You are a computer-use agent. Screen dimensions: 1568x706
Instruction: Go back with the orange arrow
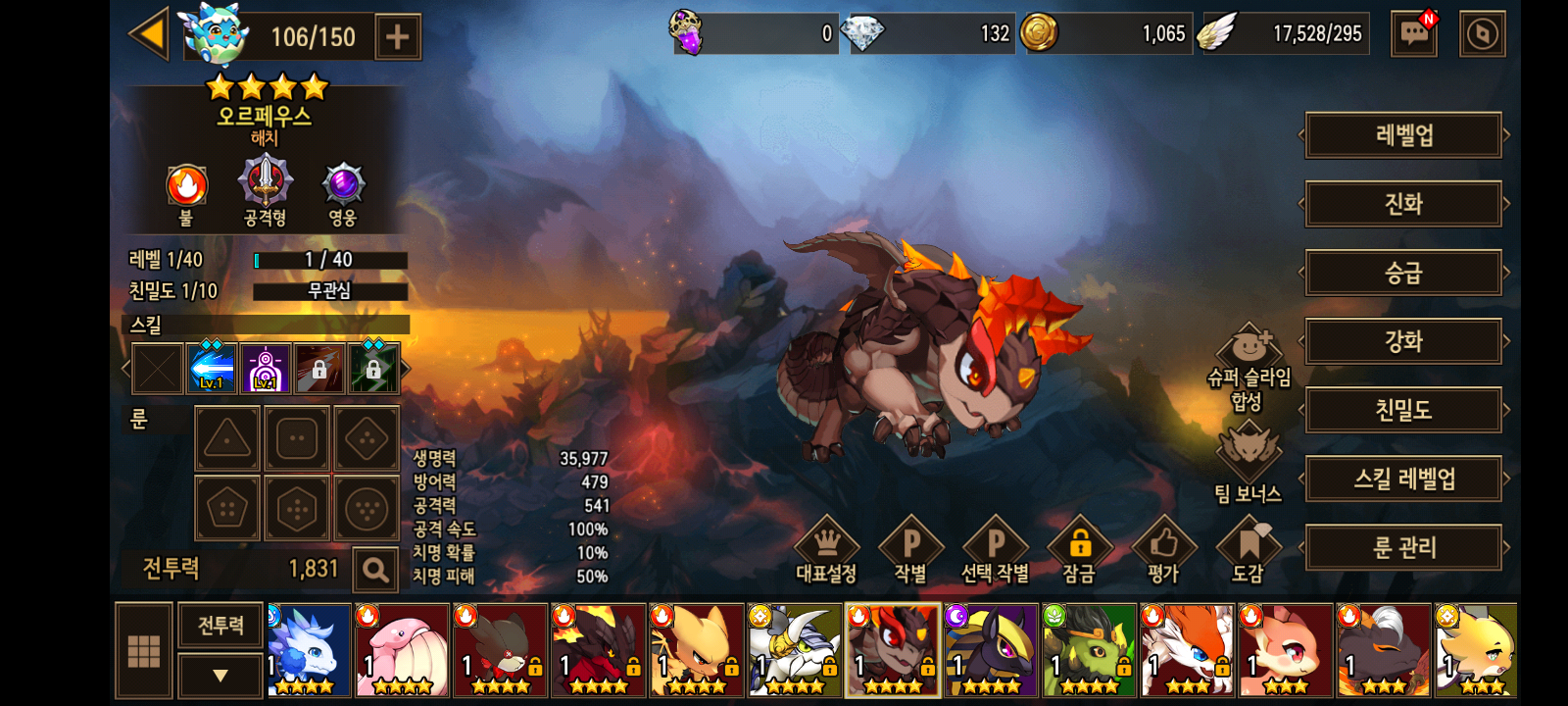(150, 34)
